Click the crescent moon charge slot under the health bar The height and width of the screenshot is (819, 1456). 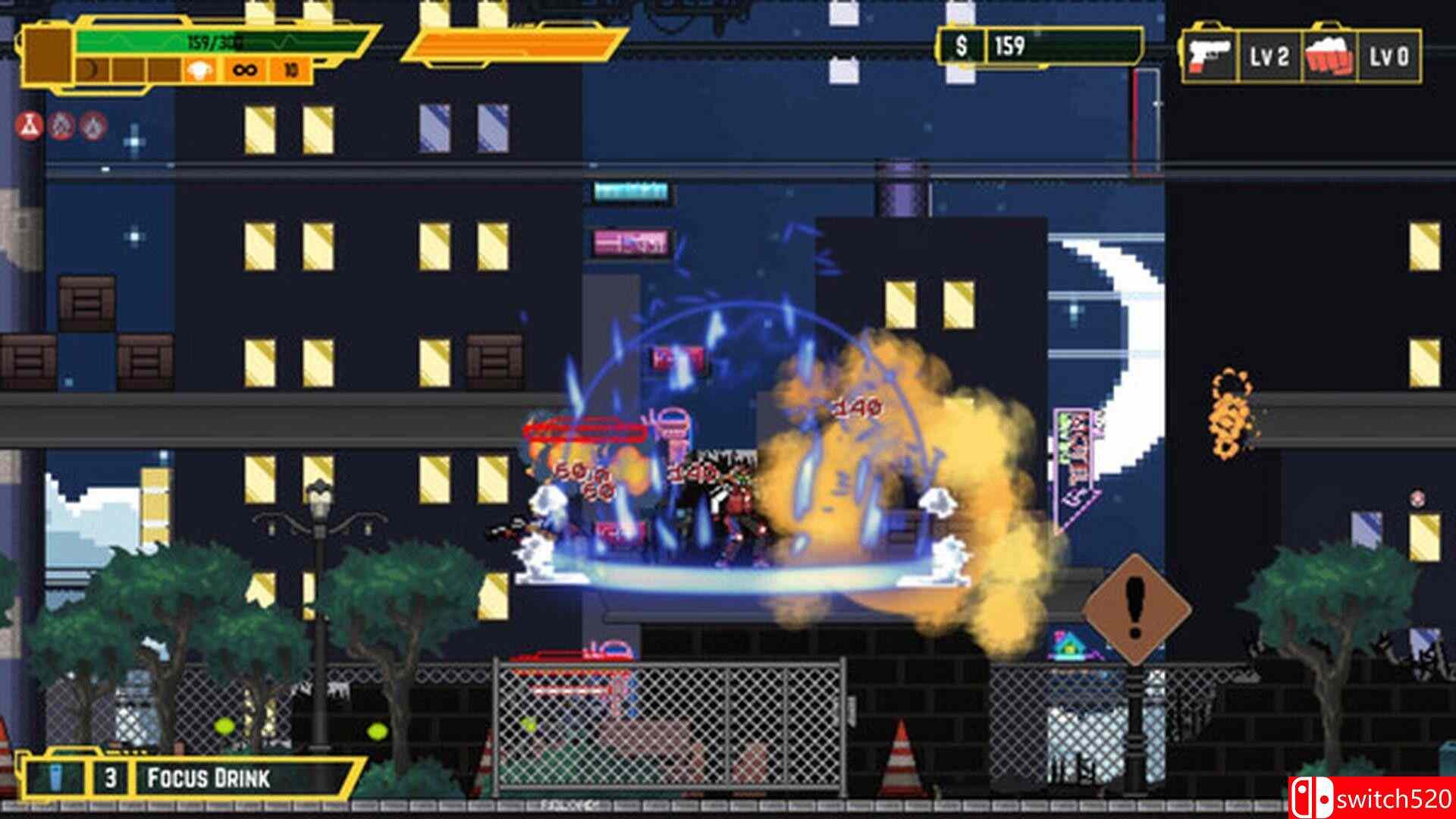[91, 68]
